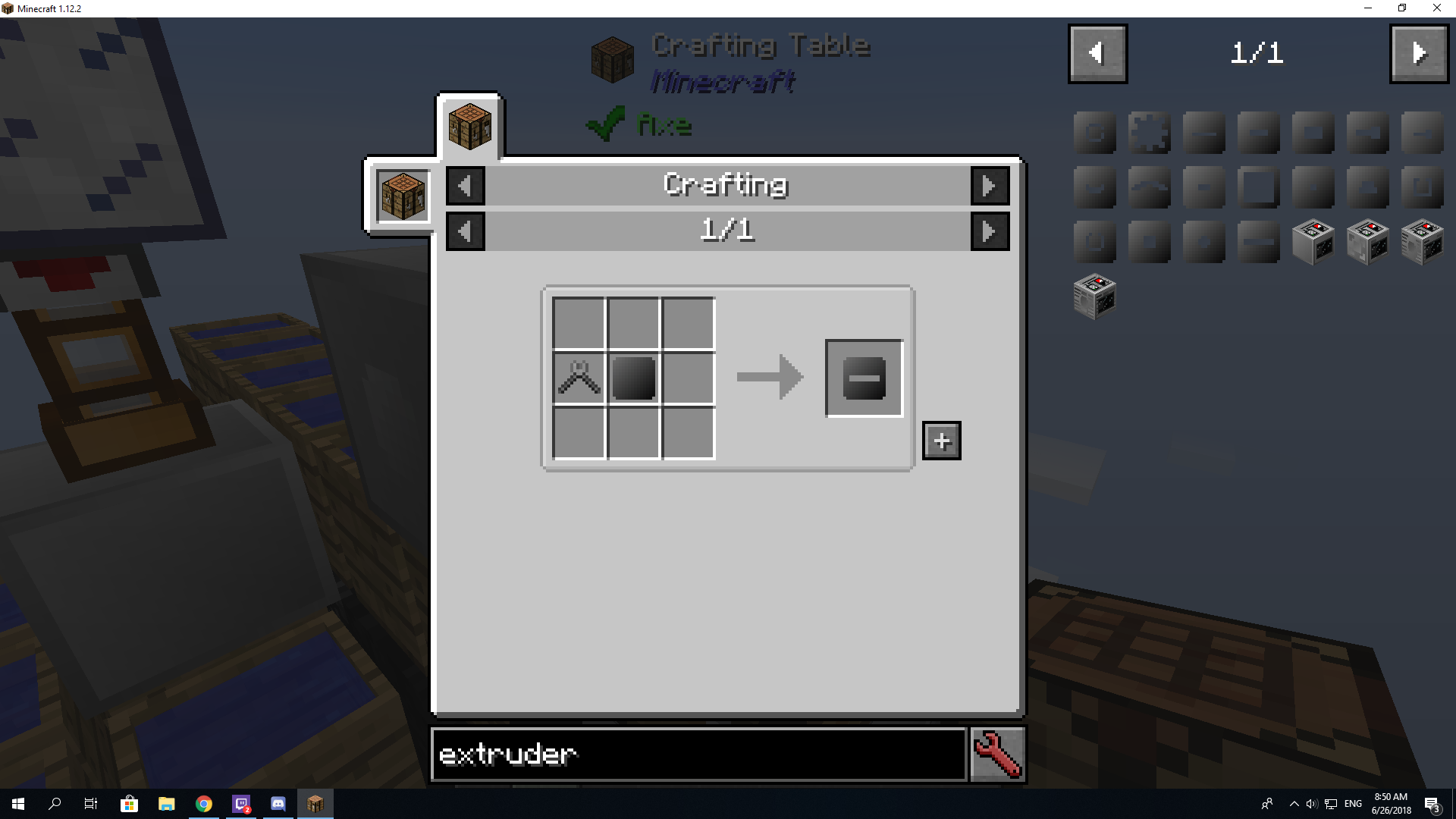Click the dark plate output item of the recipe
Viewport: 1456px width, 819px height.
click(x=864, y=378)
